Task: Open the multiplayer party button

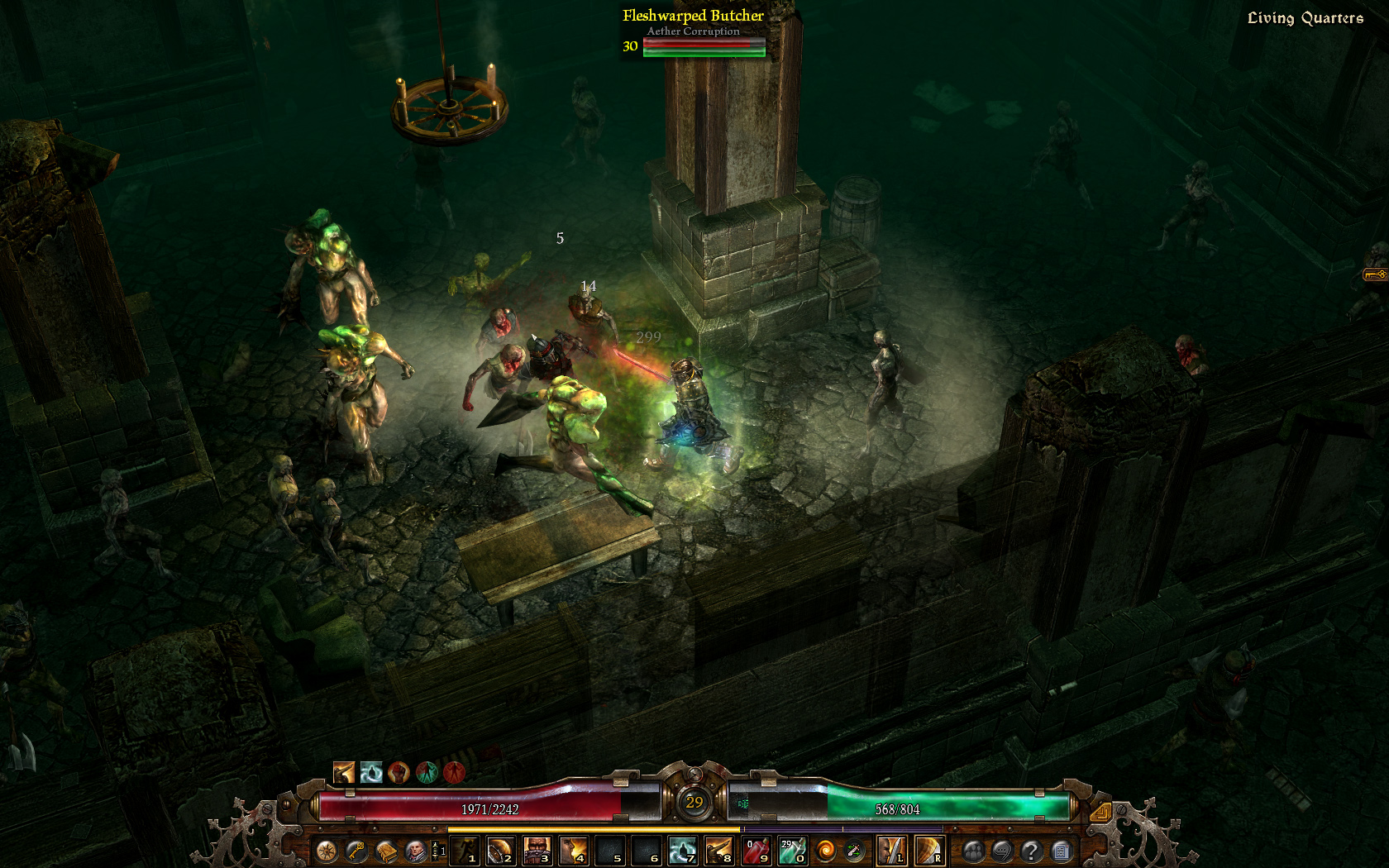Action: 973,851
